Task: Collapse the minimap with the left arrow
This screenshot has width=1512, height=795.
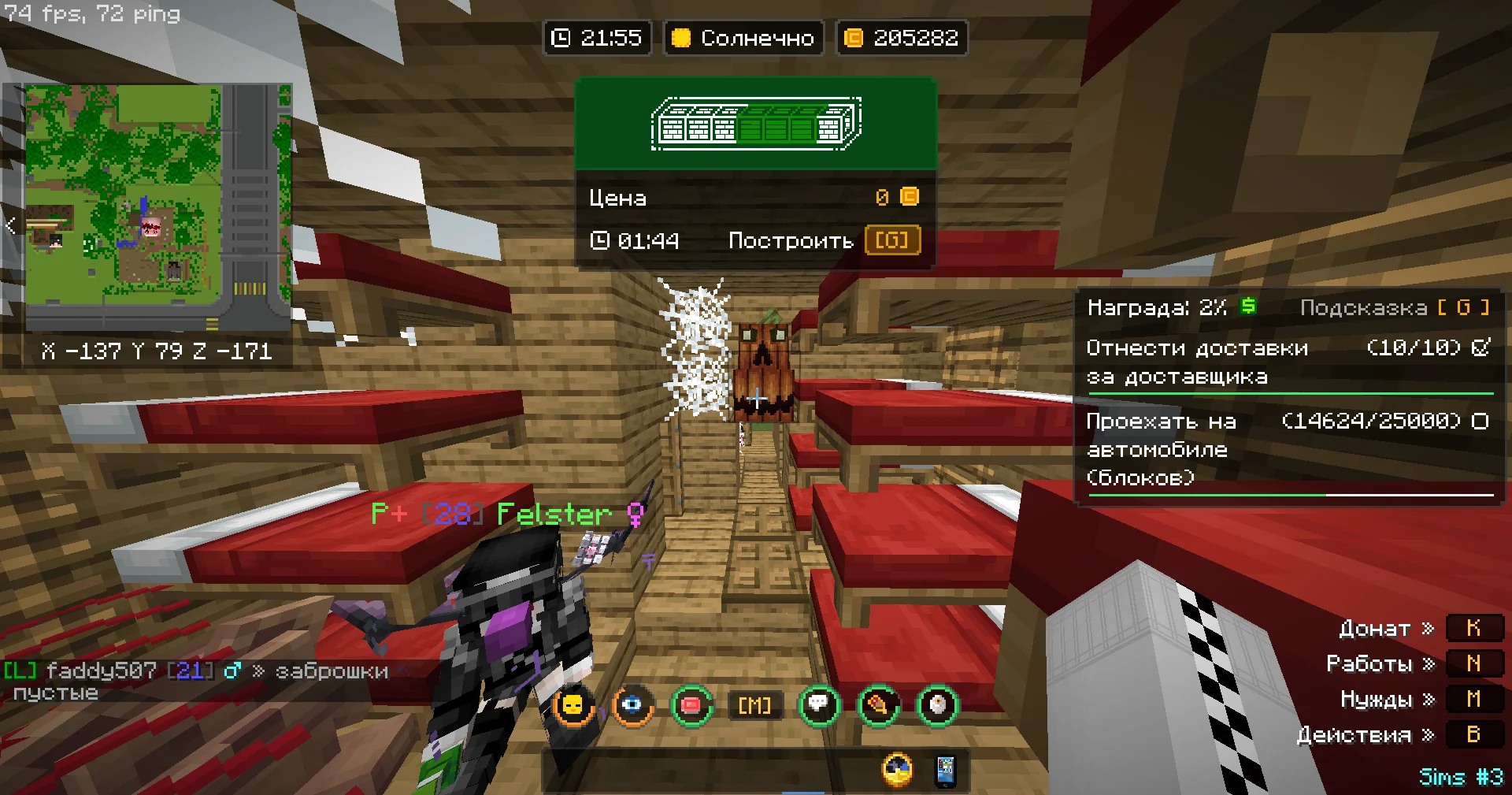Action: point(11,226)
